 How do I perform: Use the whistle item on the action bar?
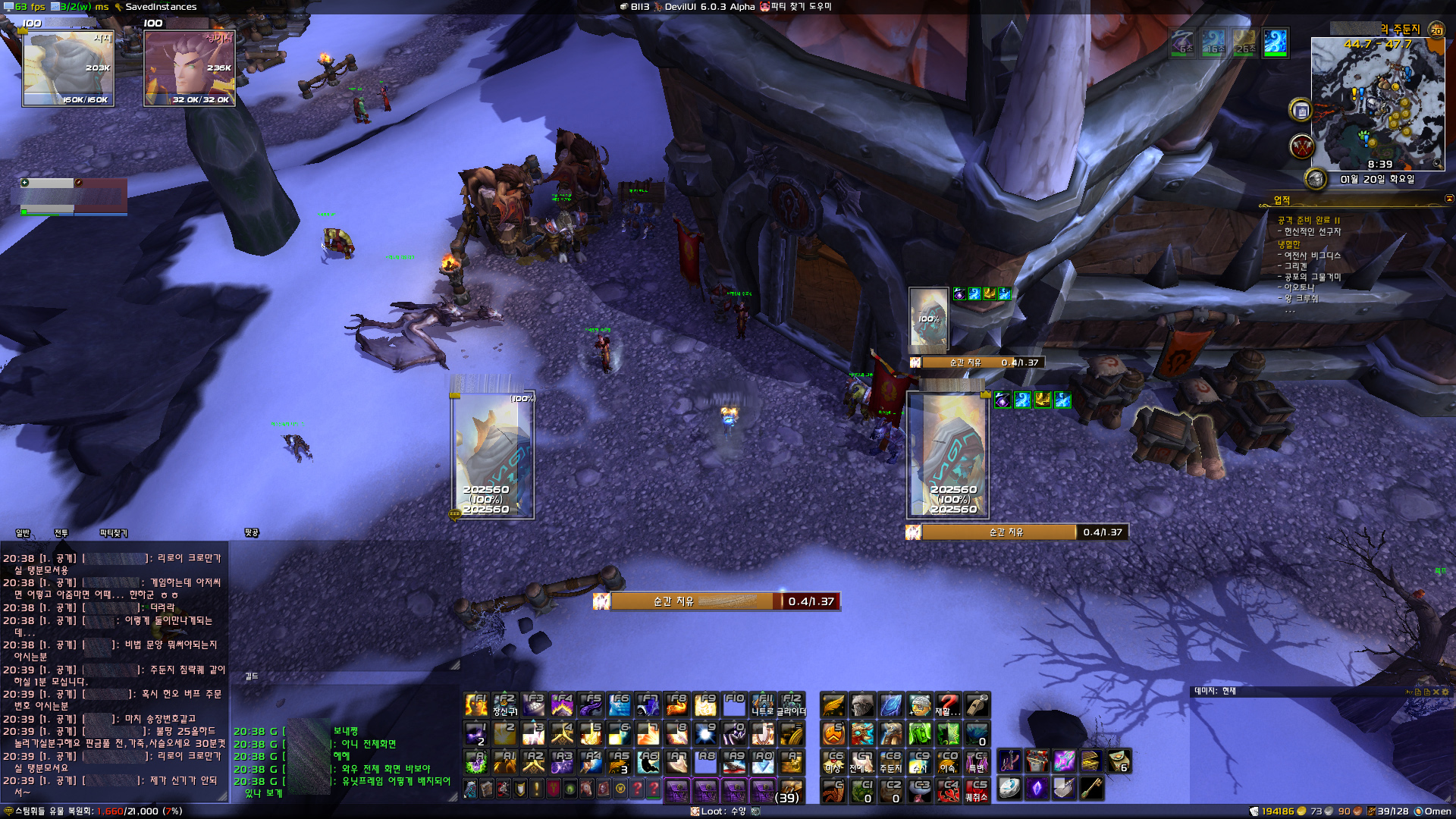click(x=977, y=704)
